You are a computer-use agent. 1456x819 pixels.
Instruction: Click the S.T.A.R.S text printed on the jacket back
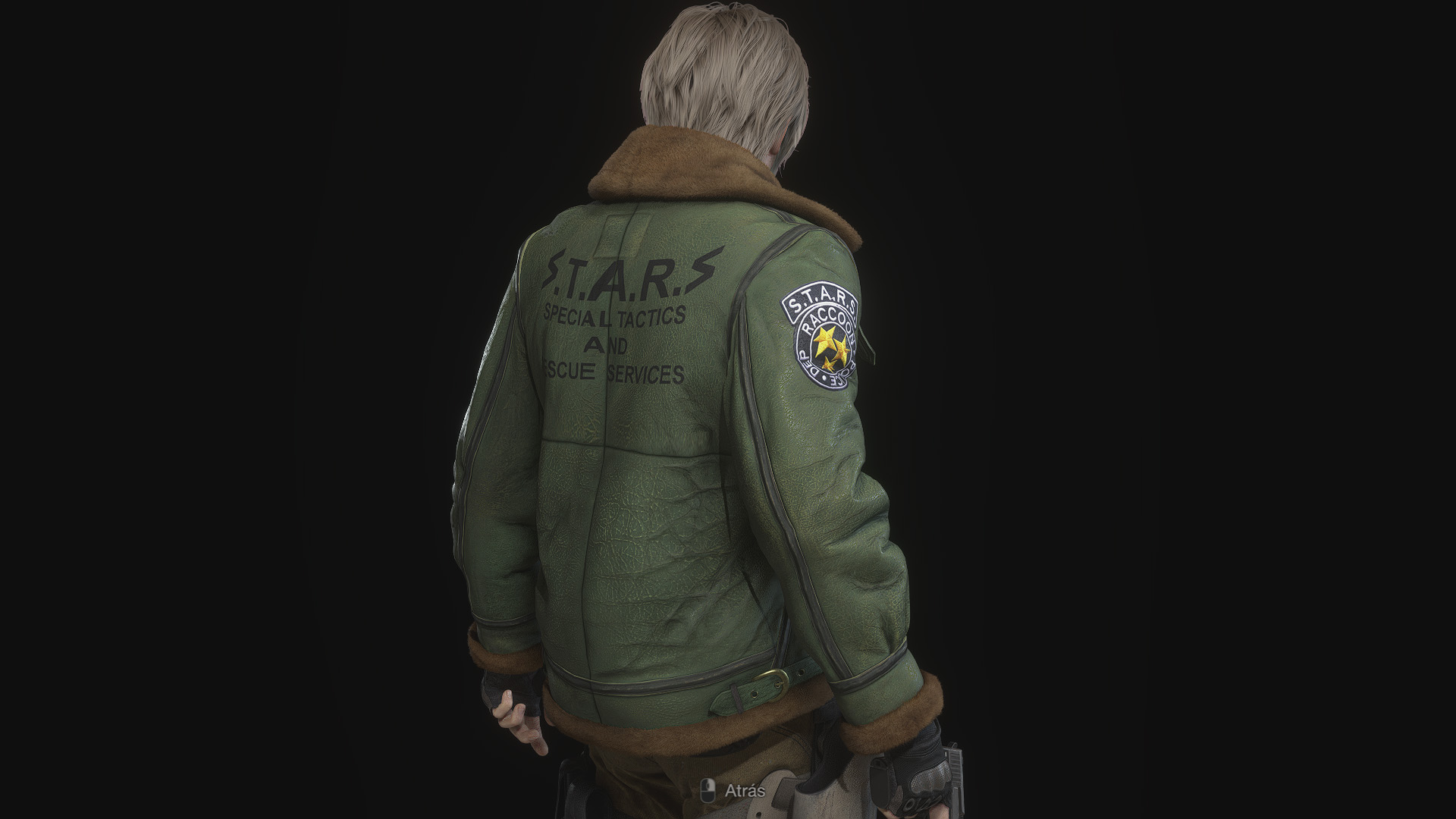(x=629, y=274)
